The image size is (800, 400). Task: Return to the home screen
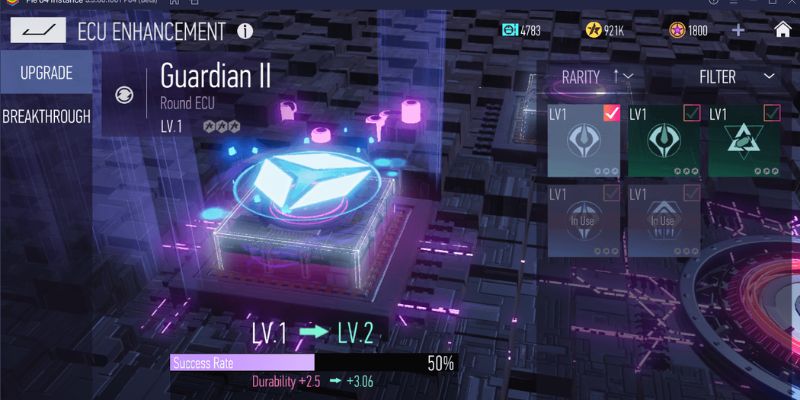point(782,29)
